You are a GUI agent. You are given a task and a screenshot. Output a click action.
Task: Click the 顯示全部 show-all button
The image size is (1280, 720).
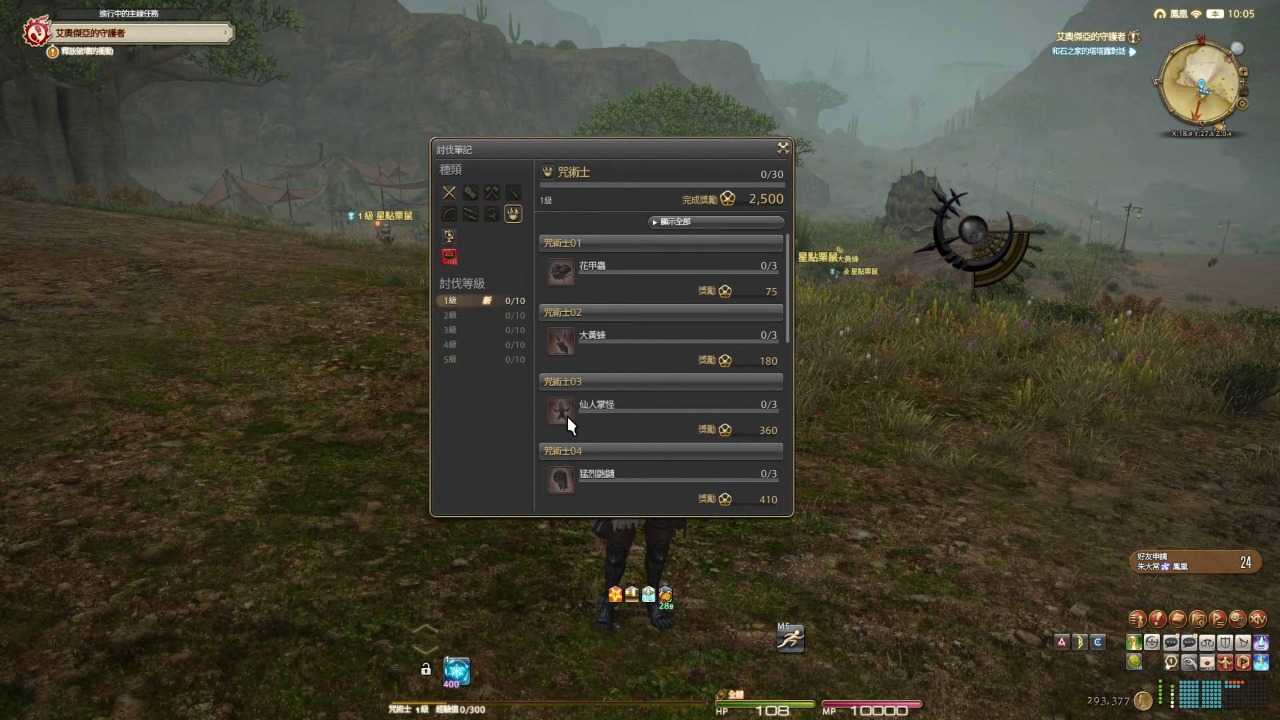[716, 222]
